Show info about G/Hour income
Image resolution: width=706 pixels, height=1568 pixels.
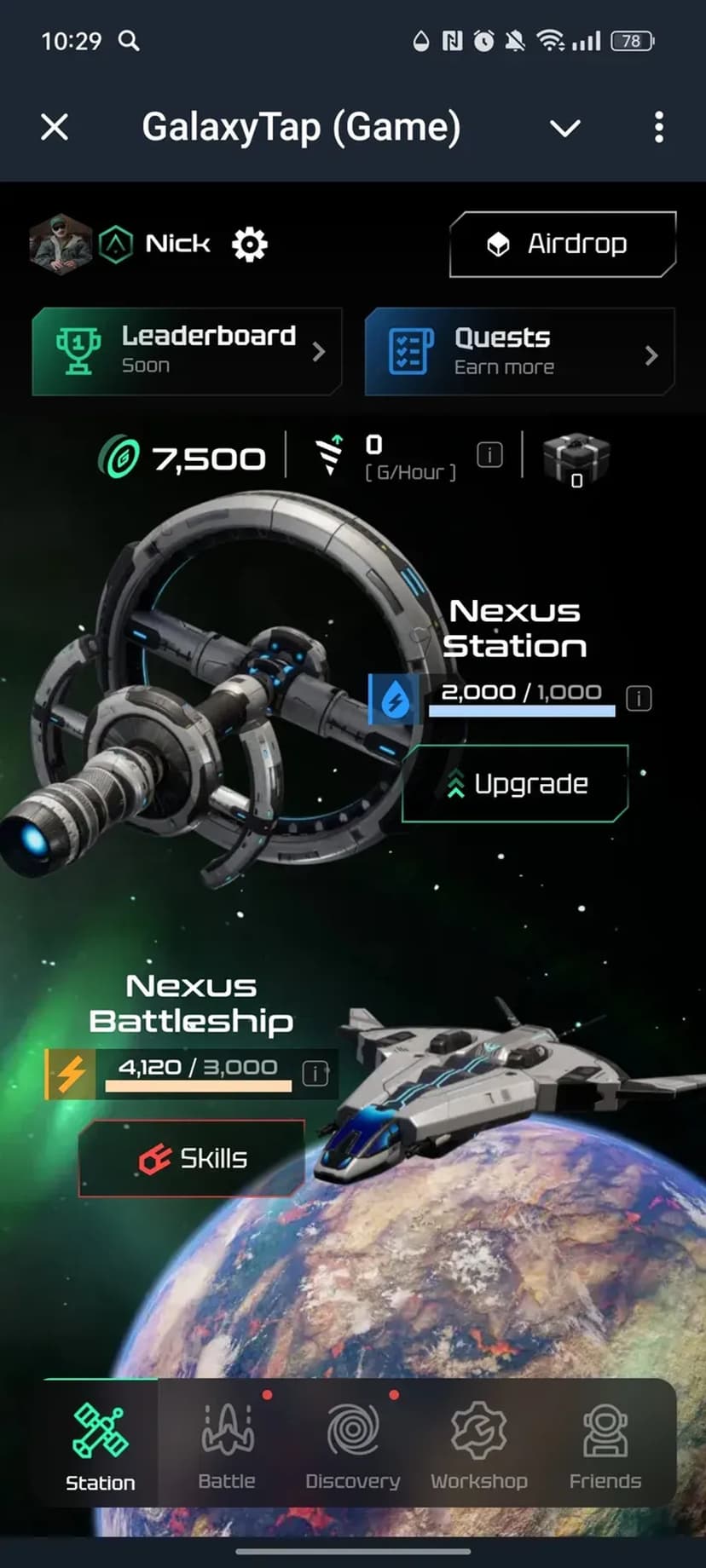coord(489,454)
